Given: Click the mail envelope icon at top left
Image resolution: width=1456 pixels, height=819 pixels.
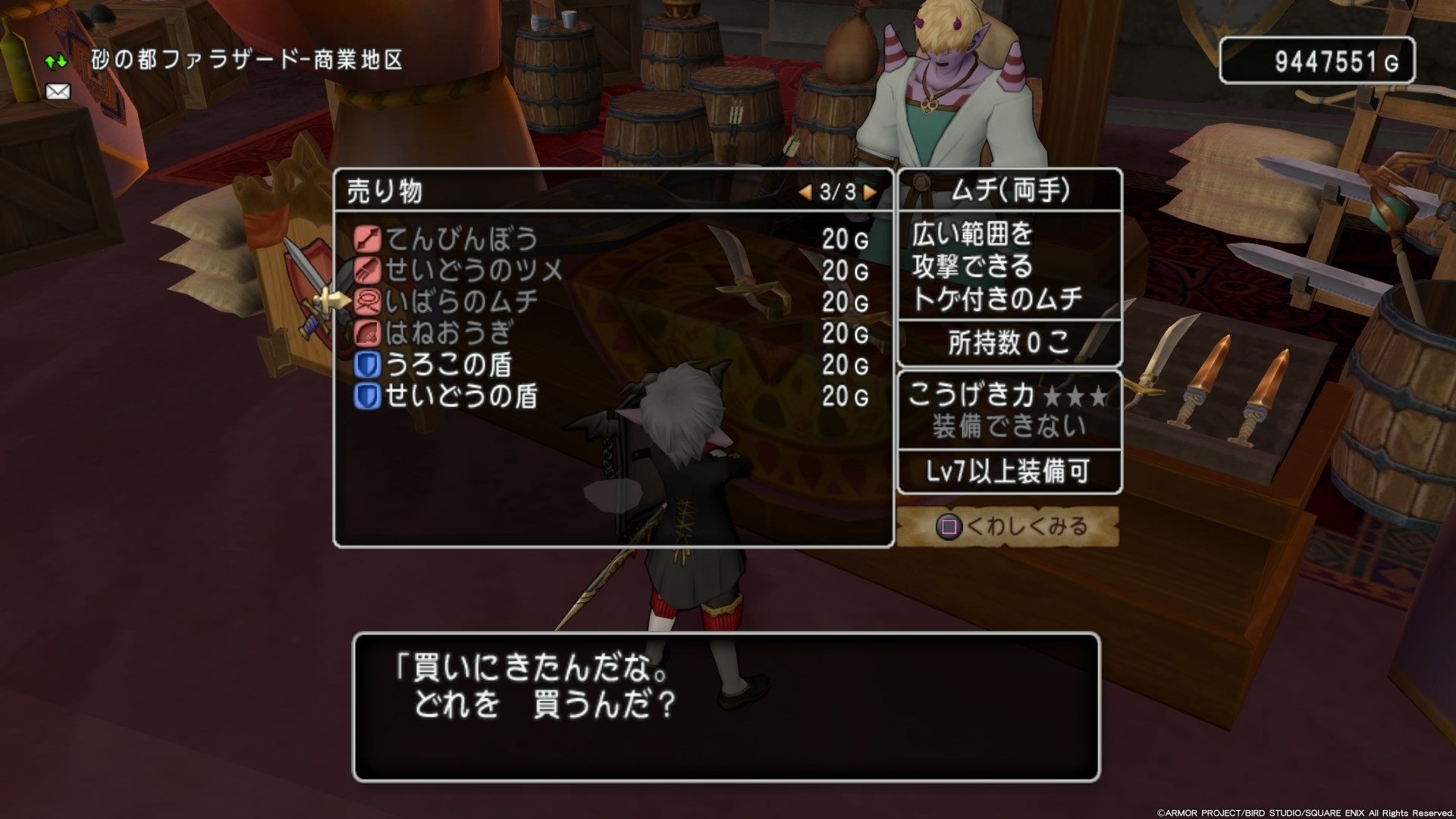Looking at the screenshot, I should pos(58,93).
